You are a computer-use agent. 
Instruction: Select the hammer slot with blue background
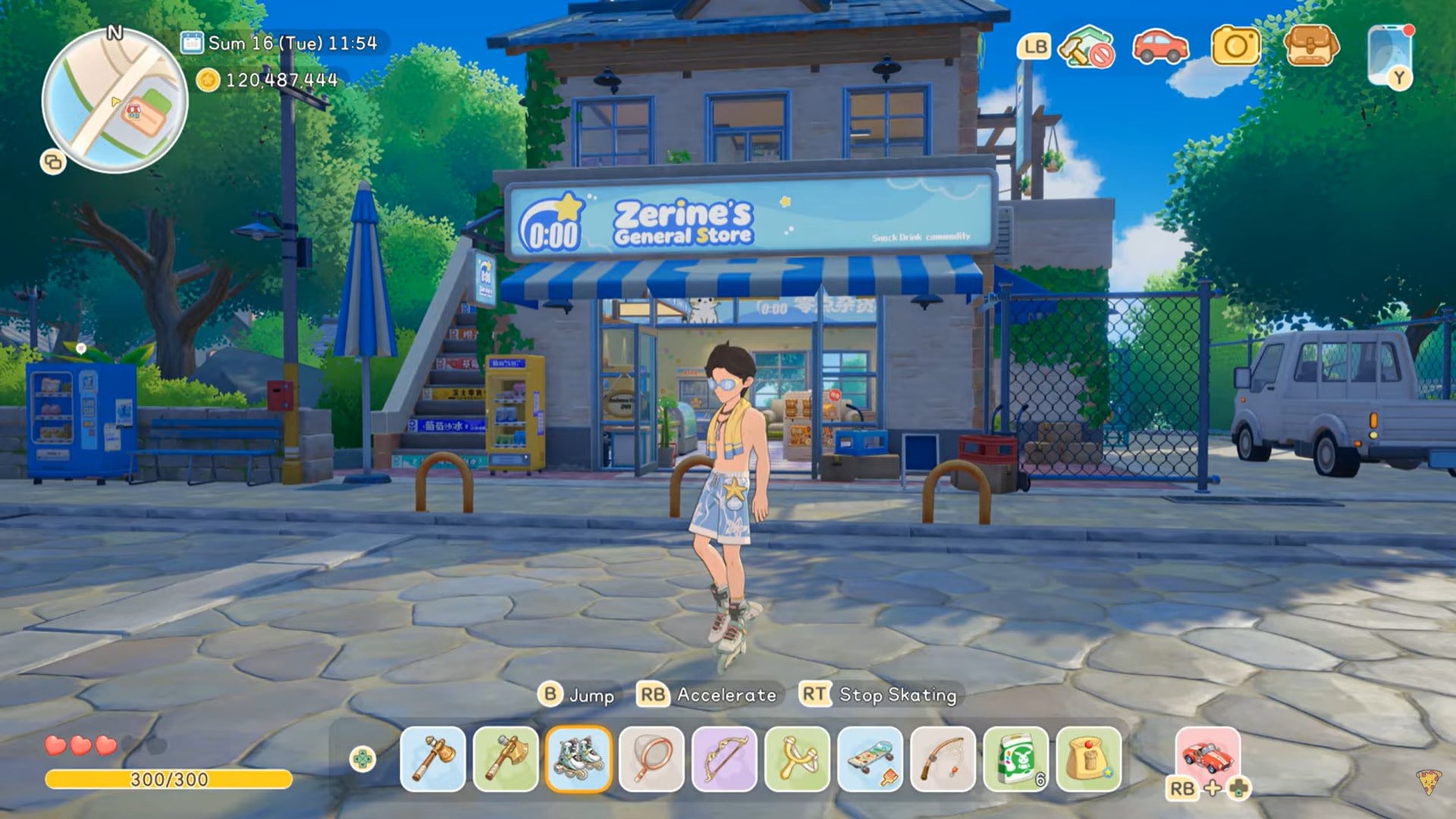[432, 759]
